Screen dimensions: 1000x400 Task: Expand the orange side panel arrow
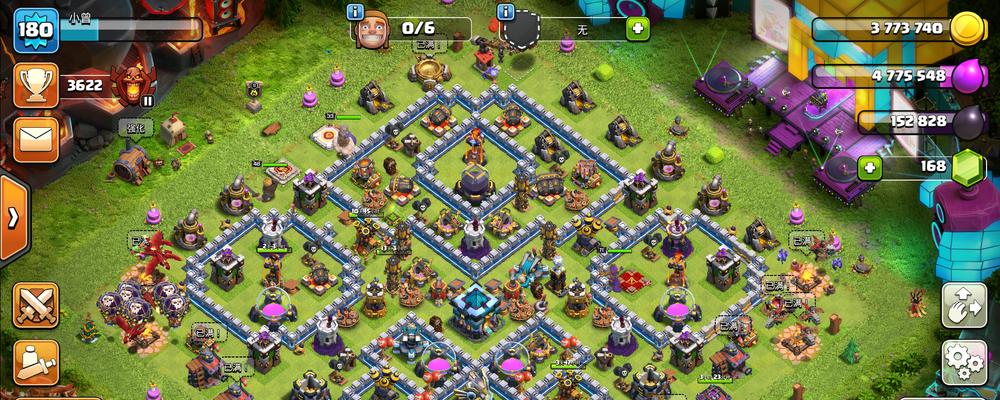[x=13, y=218]
